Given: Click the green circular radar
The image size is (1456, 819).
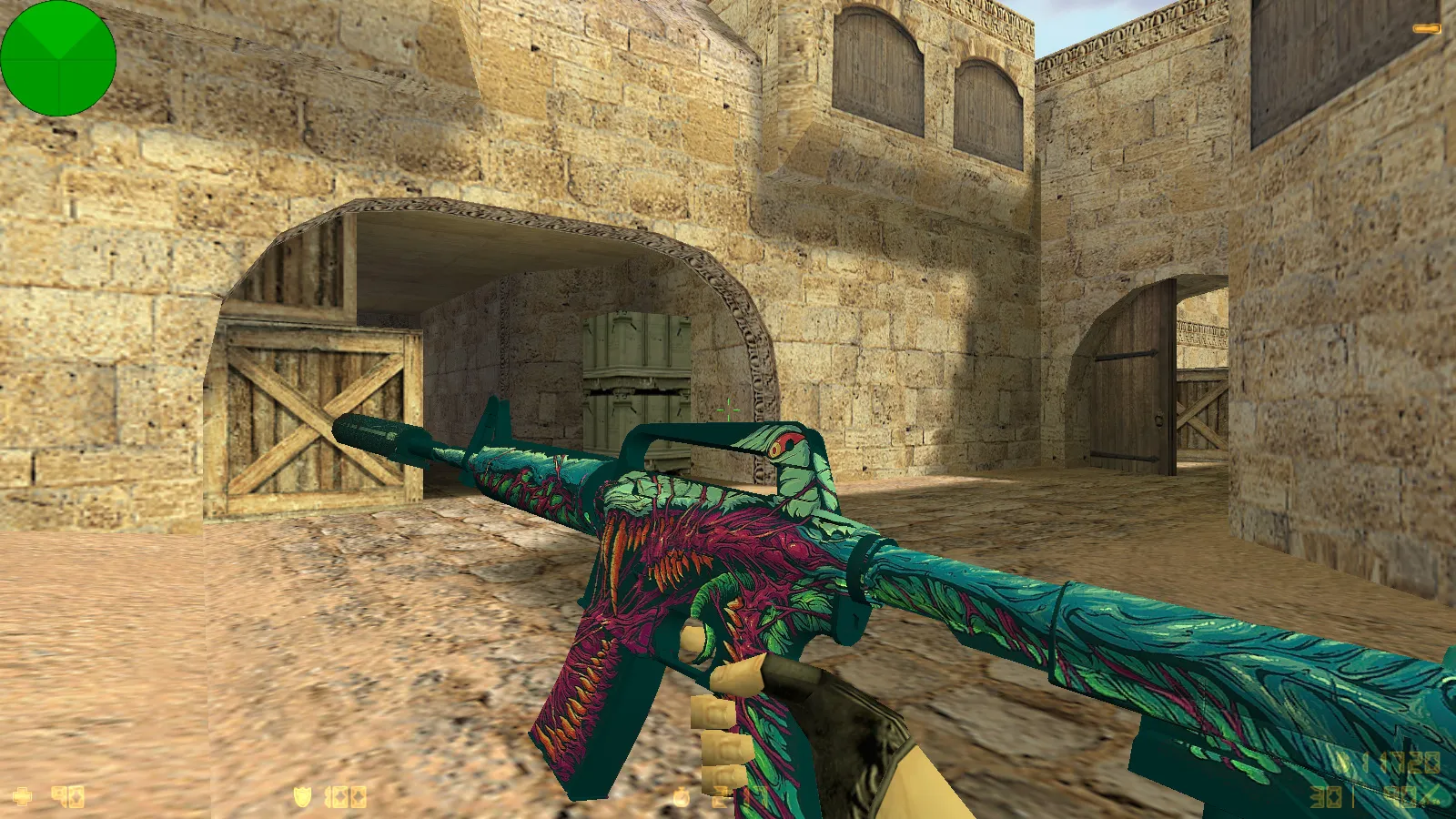Looking at the screenshot, I should coord(58,58).
